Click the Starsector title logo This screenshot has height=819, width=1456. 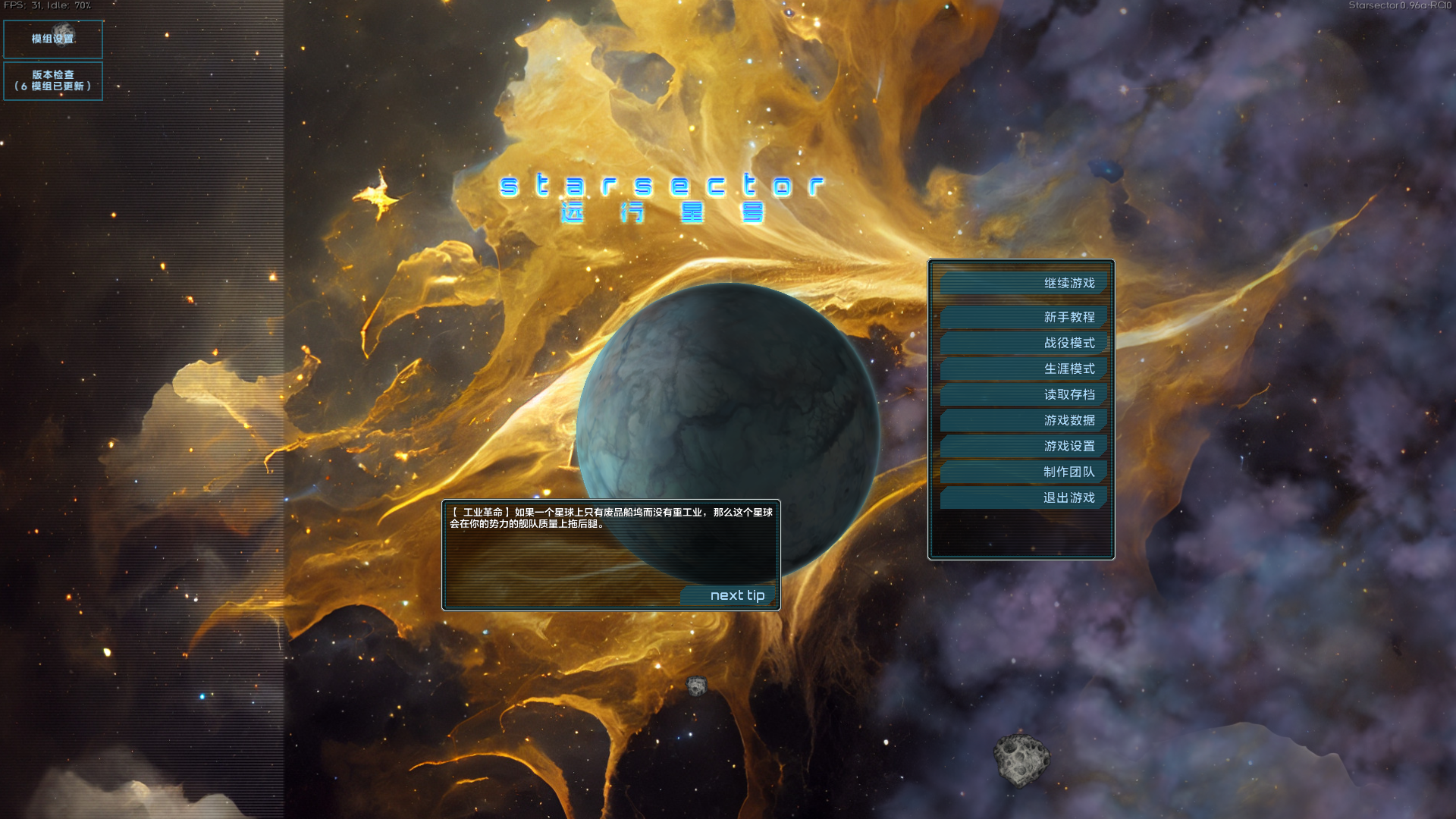click(665, 184)
